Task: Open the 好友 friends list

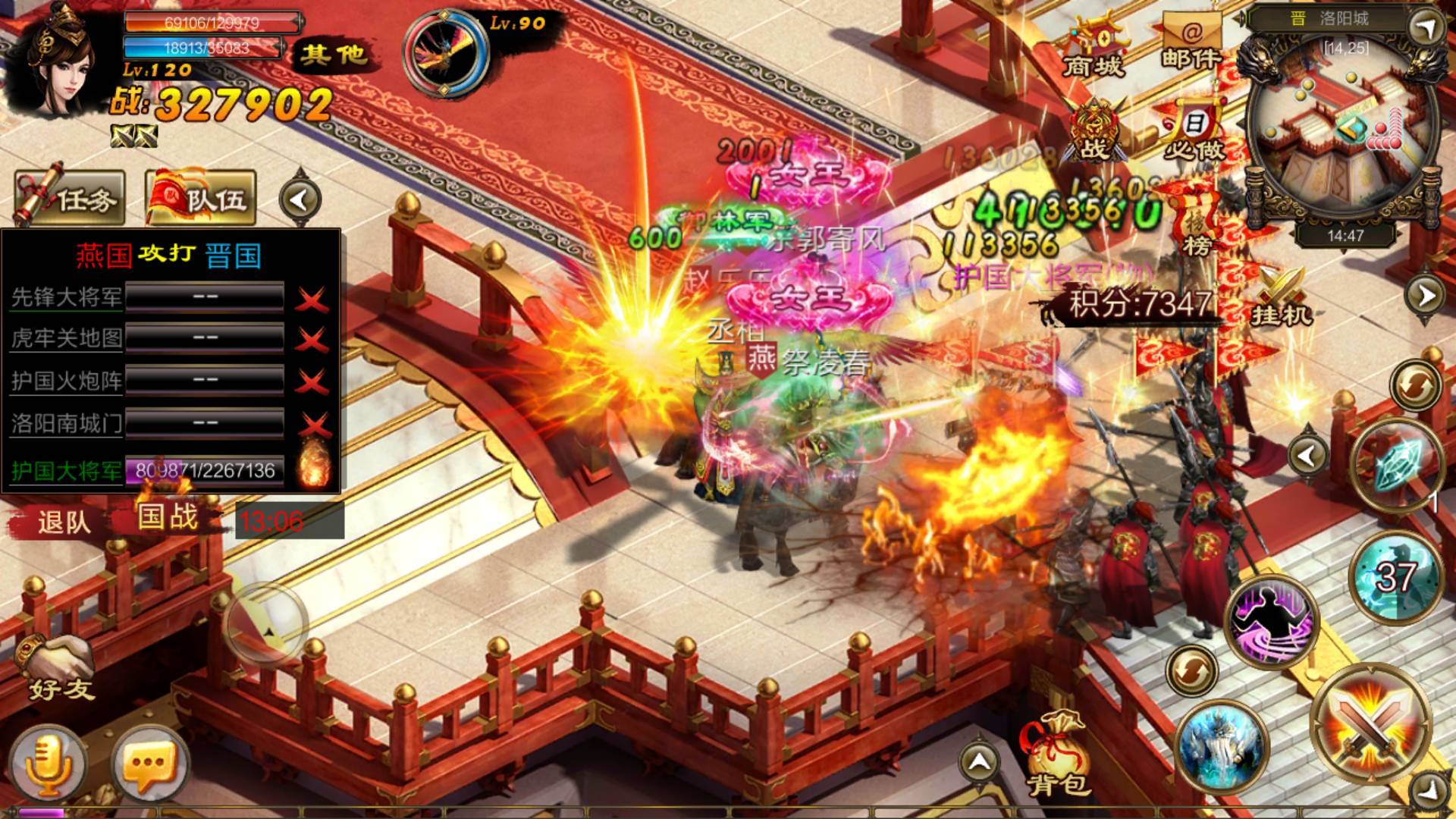Action: click(59, 669)
